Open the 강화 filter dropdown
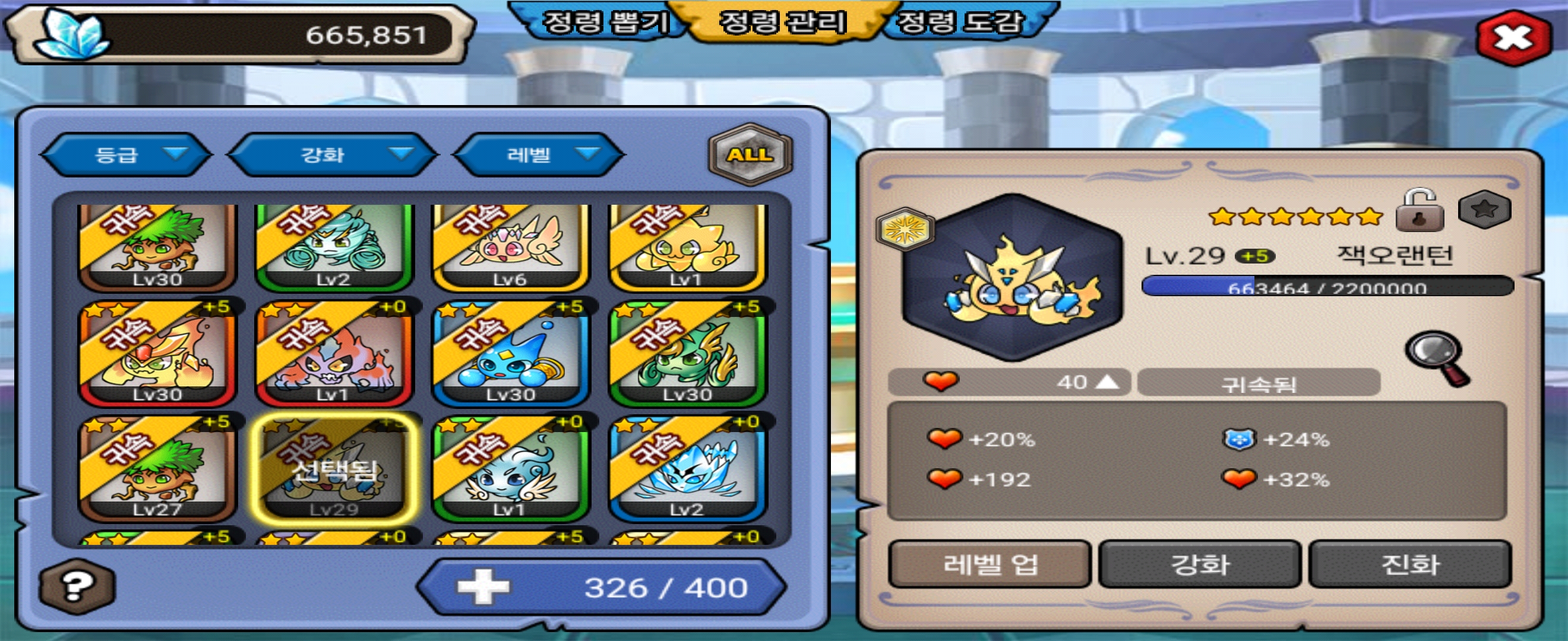Viewport: 1568px width, 641px height. point(333,154)
